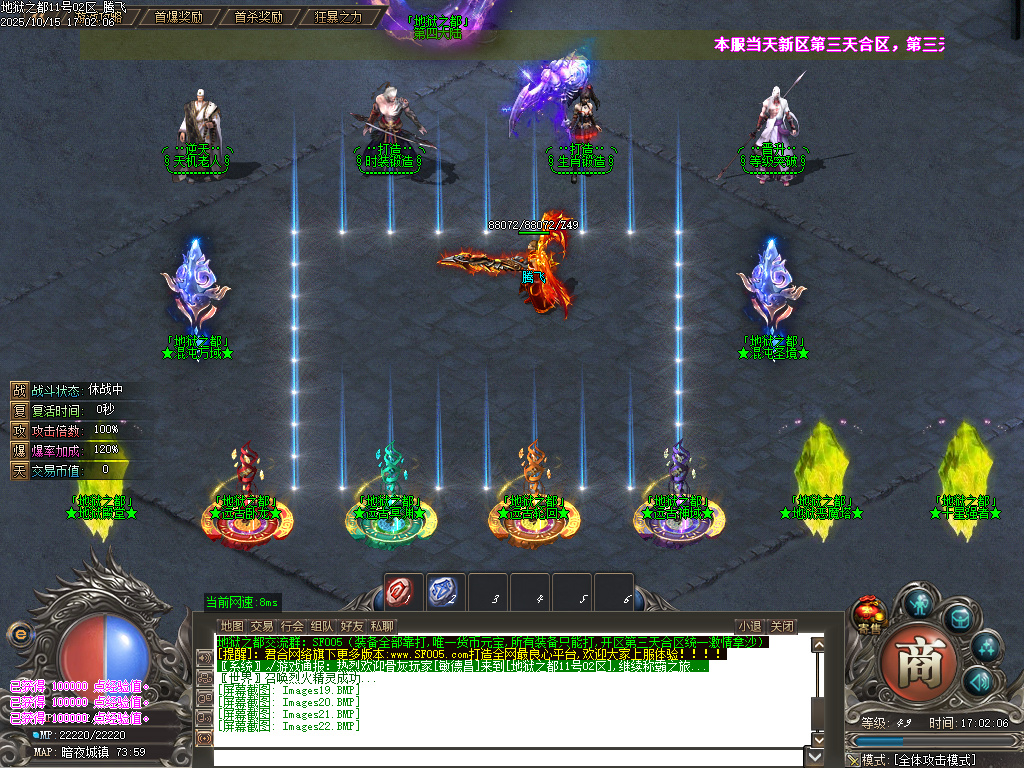The height and width of the screenshot is (768, 1024).
Task: Open the 首爆奖励 reward panel
Action: (x=178, y=17)
